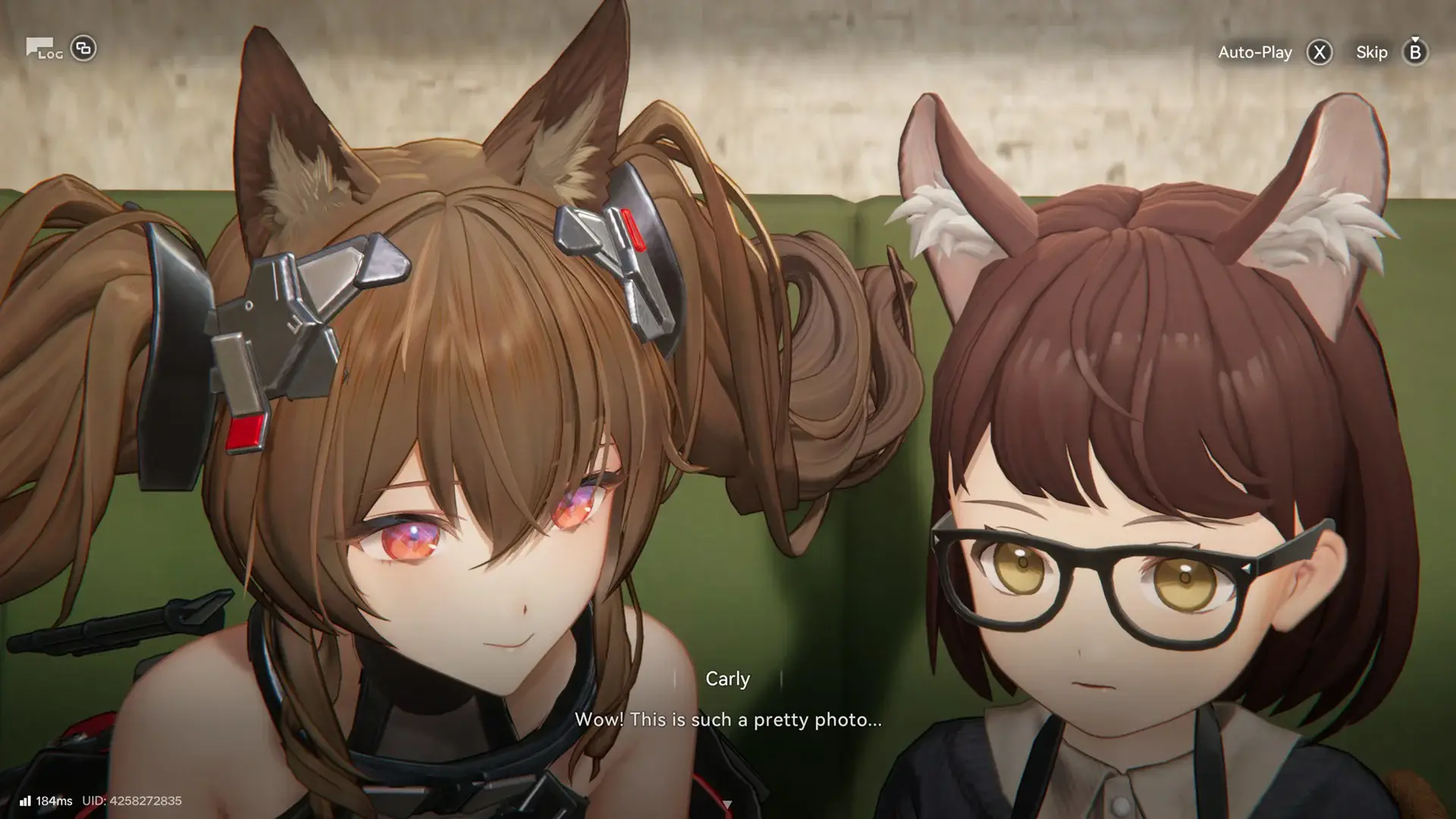Click the Auto-Play menu label
Screen dimensions: 1456x819
tap(1255, 52)
